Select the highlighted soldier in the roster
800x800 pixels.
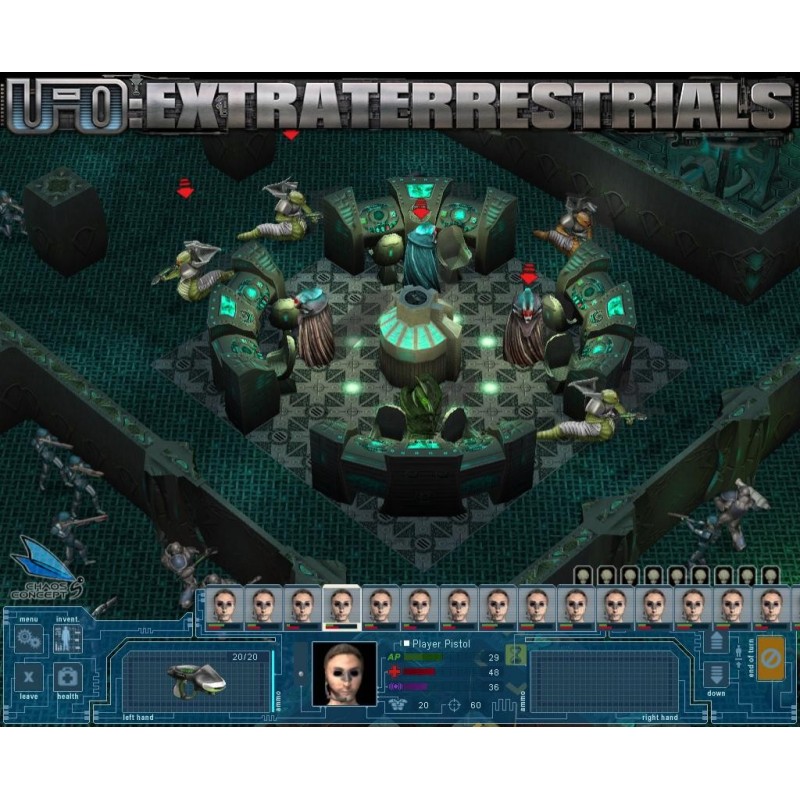(x=341, y=605)
